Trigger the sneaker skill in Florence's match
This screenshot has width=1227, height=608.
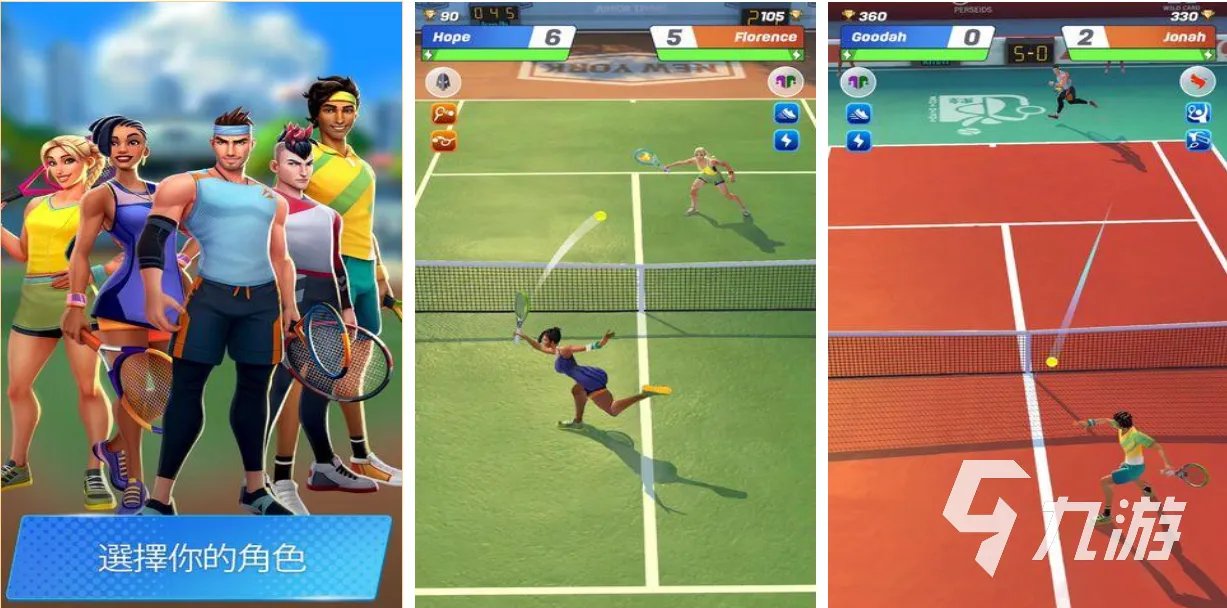pos(786,113)
